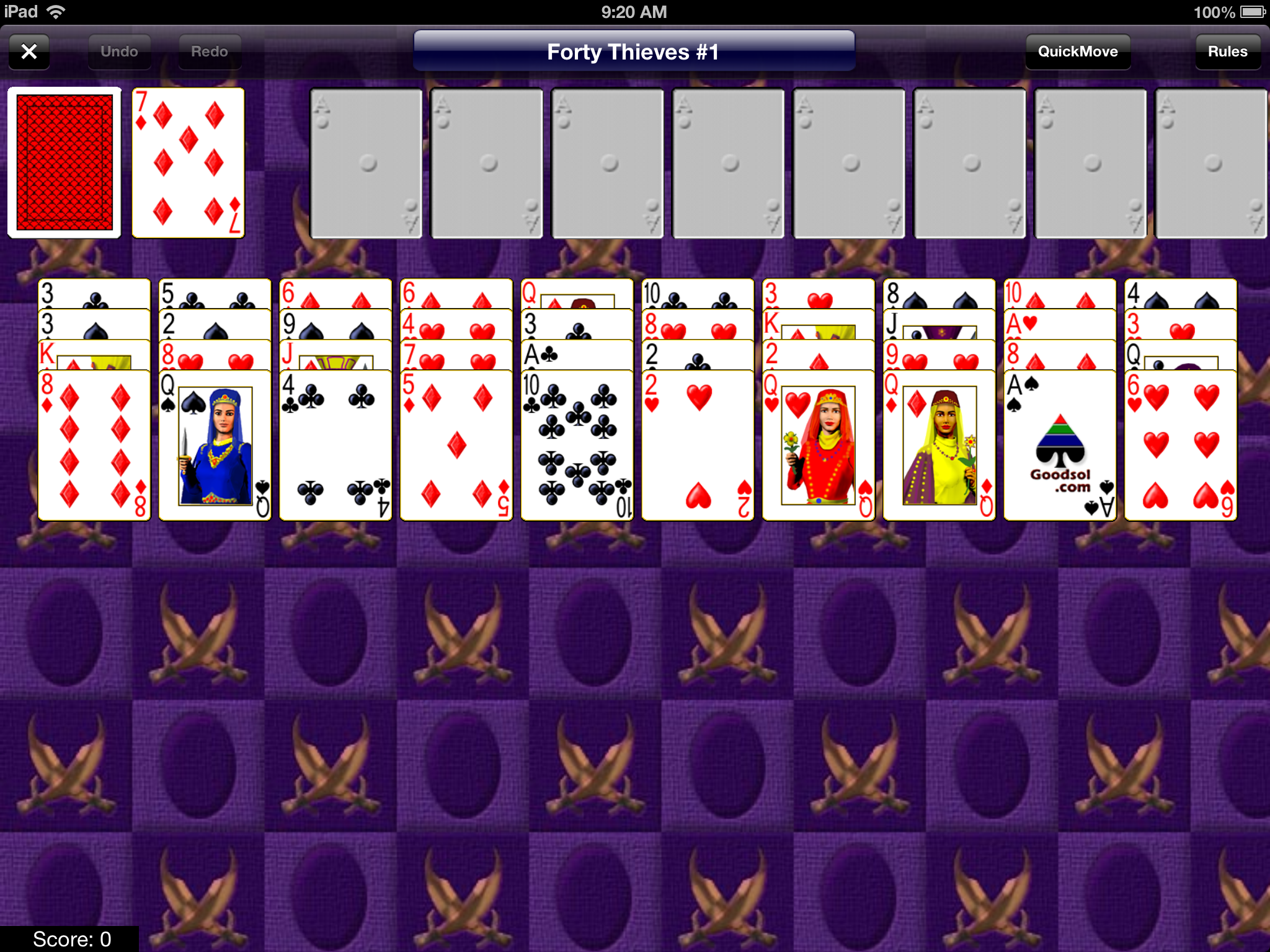Redo the undone move
This screenshot has height=952, width=1270.
[x=209, y=51]
